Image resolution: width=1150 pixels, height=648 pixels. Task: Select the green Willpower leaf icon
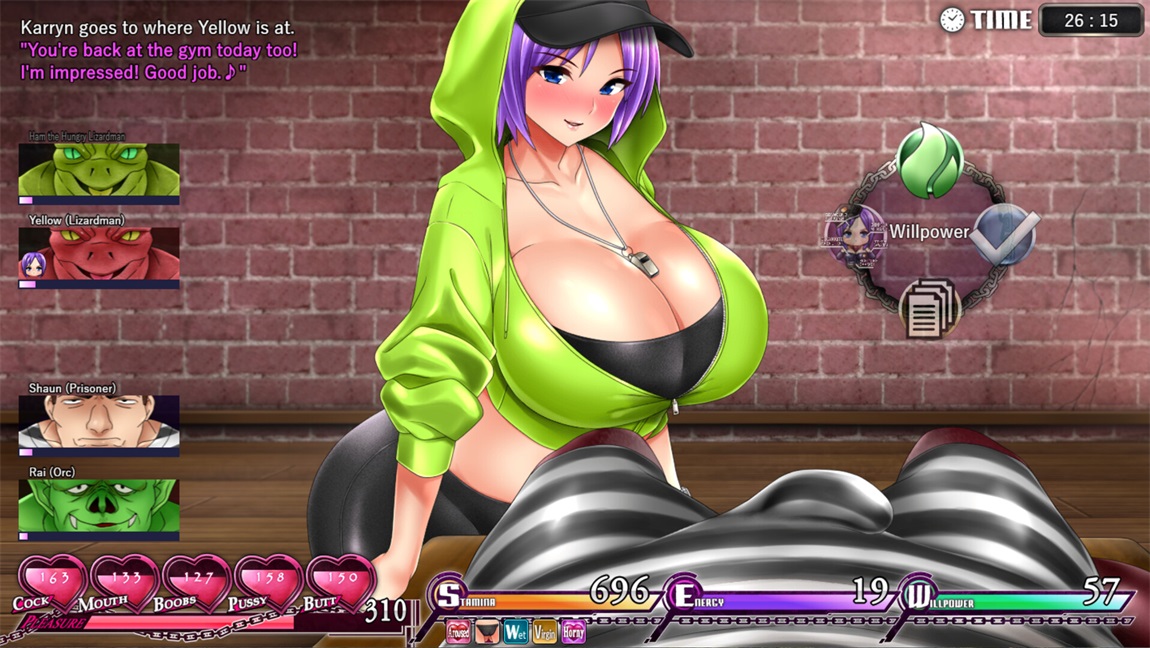(x=929, y=160)
